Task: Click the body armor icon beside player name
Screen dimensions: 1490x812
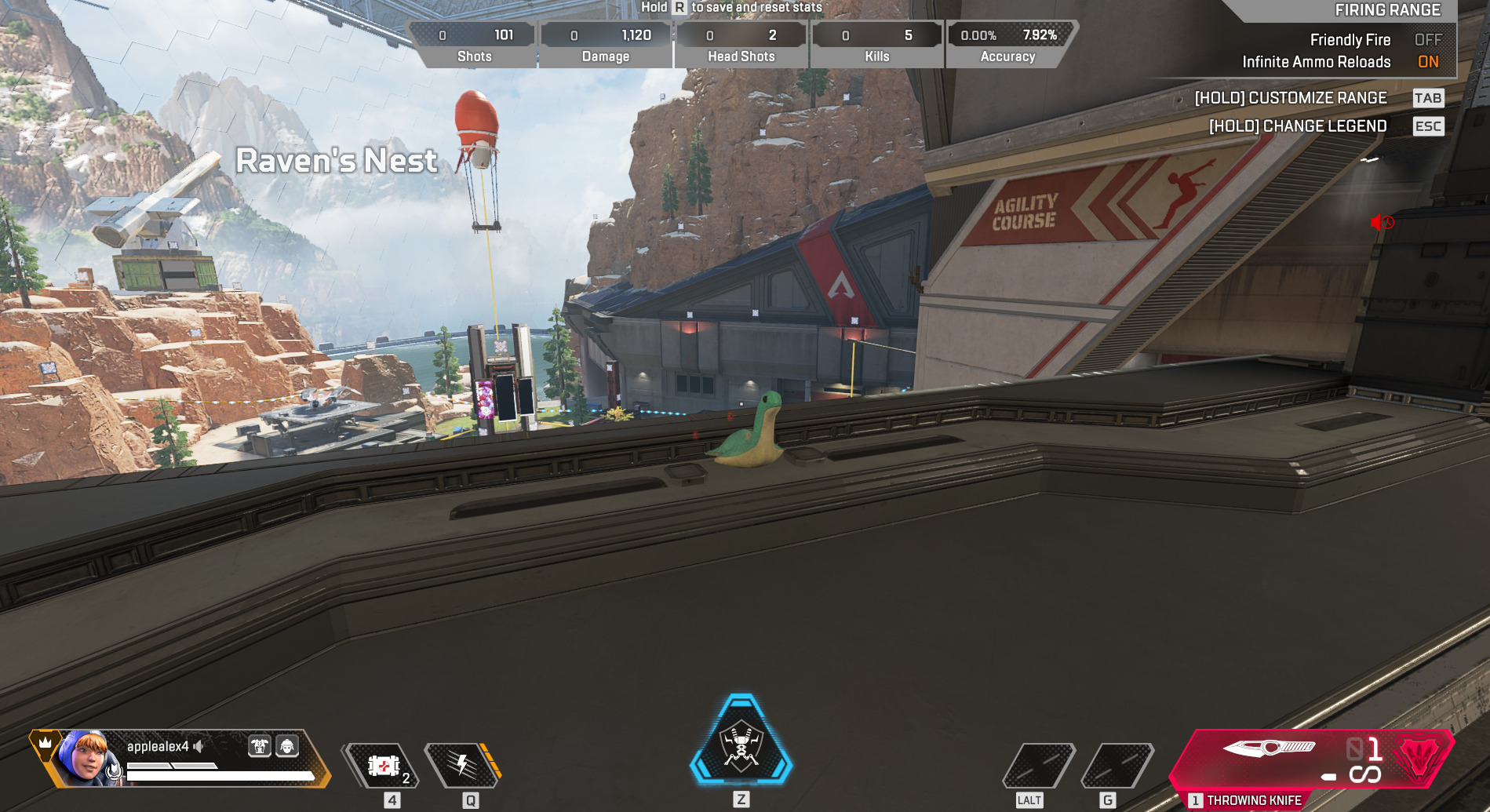Action: [260, 746]
